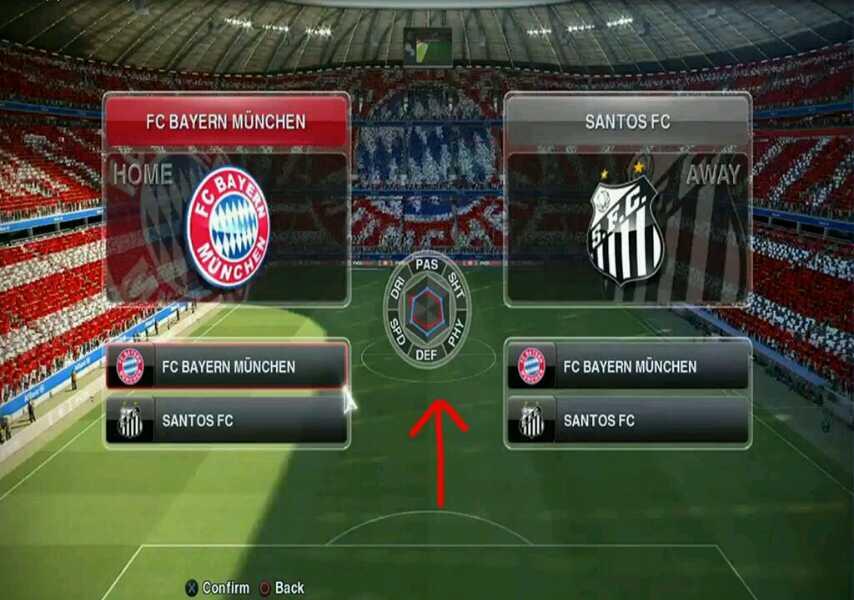Pick FC Bayern München in the away team list

tap(629, 367)
